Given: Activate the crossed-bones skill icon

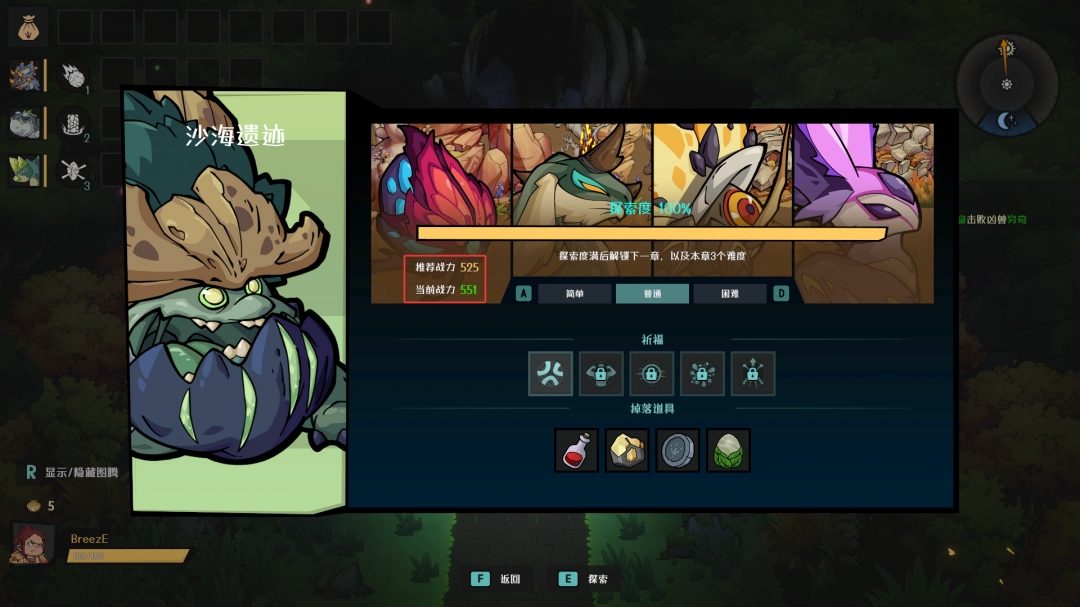Looking at the screenshot, I should point(74,170).
